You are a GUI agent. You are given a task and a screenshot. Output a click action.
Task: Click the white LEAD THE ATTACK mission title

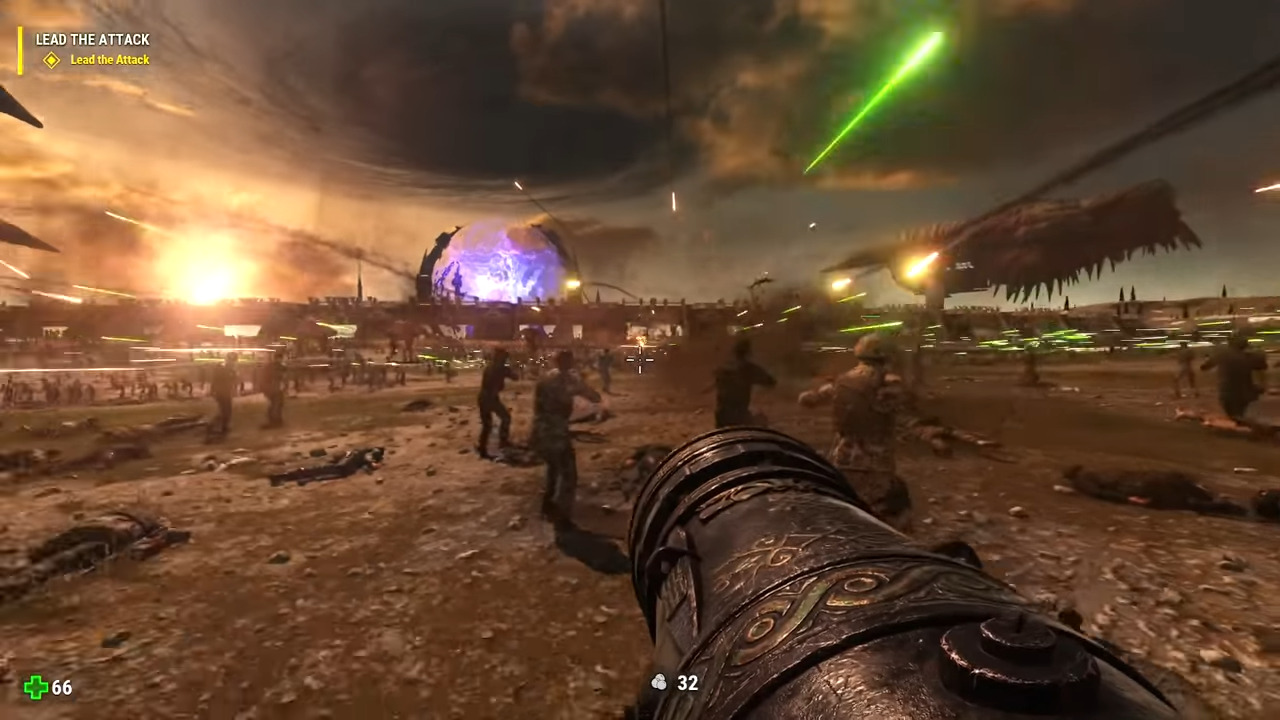point(92,40)
